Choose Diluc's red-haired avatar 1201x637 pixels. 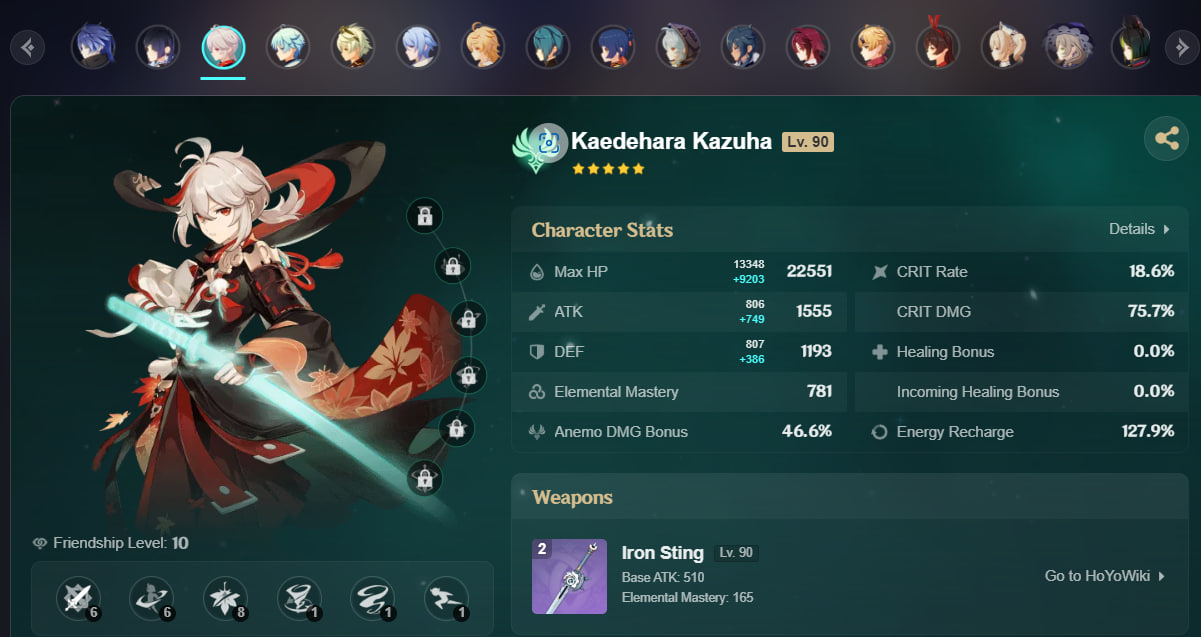(x=808, y=46)
